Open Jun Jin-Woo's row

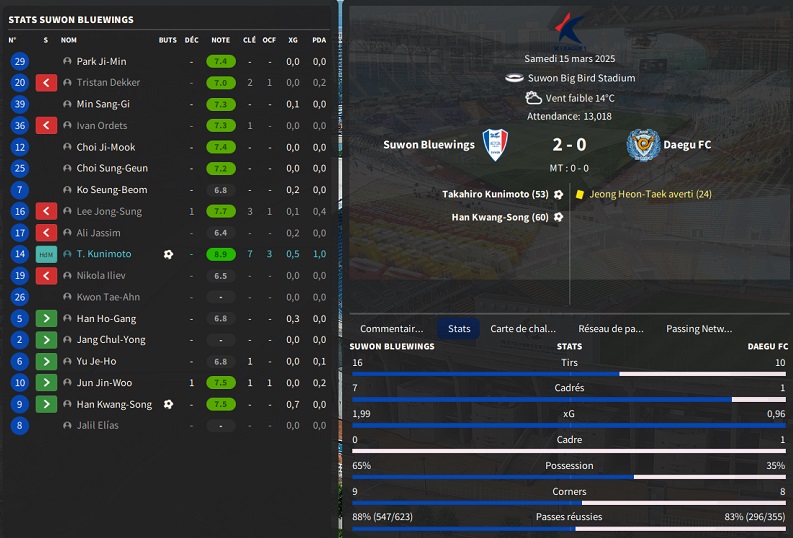[103, 383]
